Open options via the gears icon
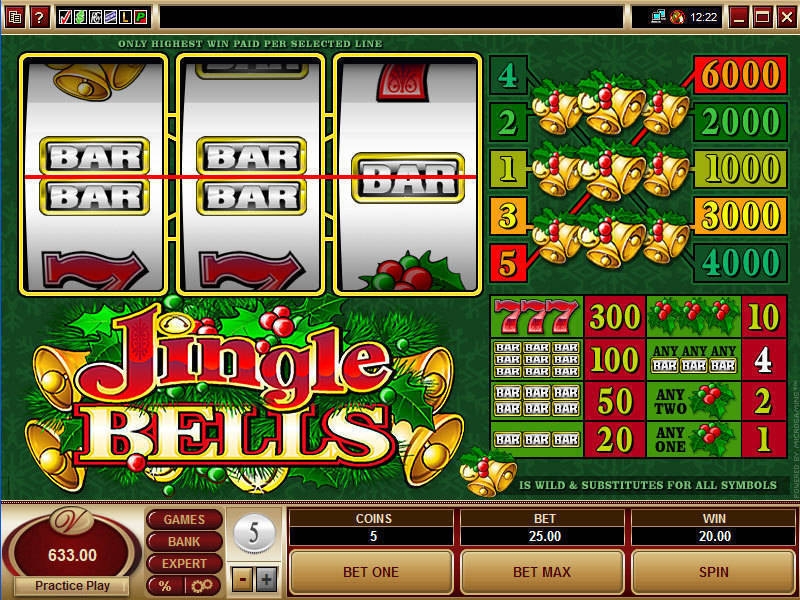 coord(201,586)
